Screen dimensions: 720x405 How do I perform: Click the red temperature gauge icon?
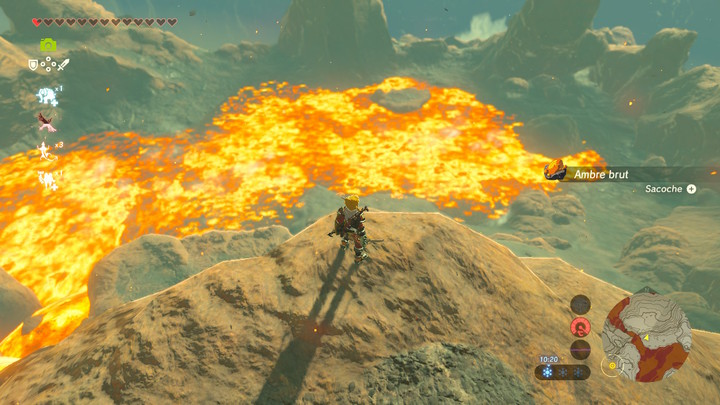[580, 327]
